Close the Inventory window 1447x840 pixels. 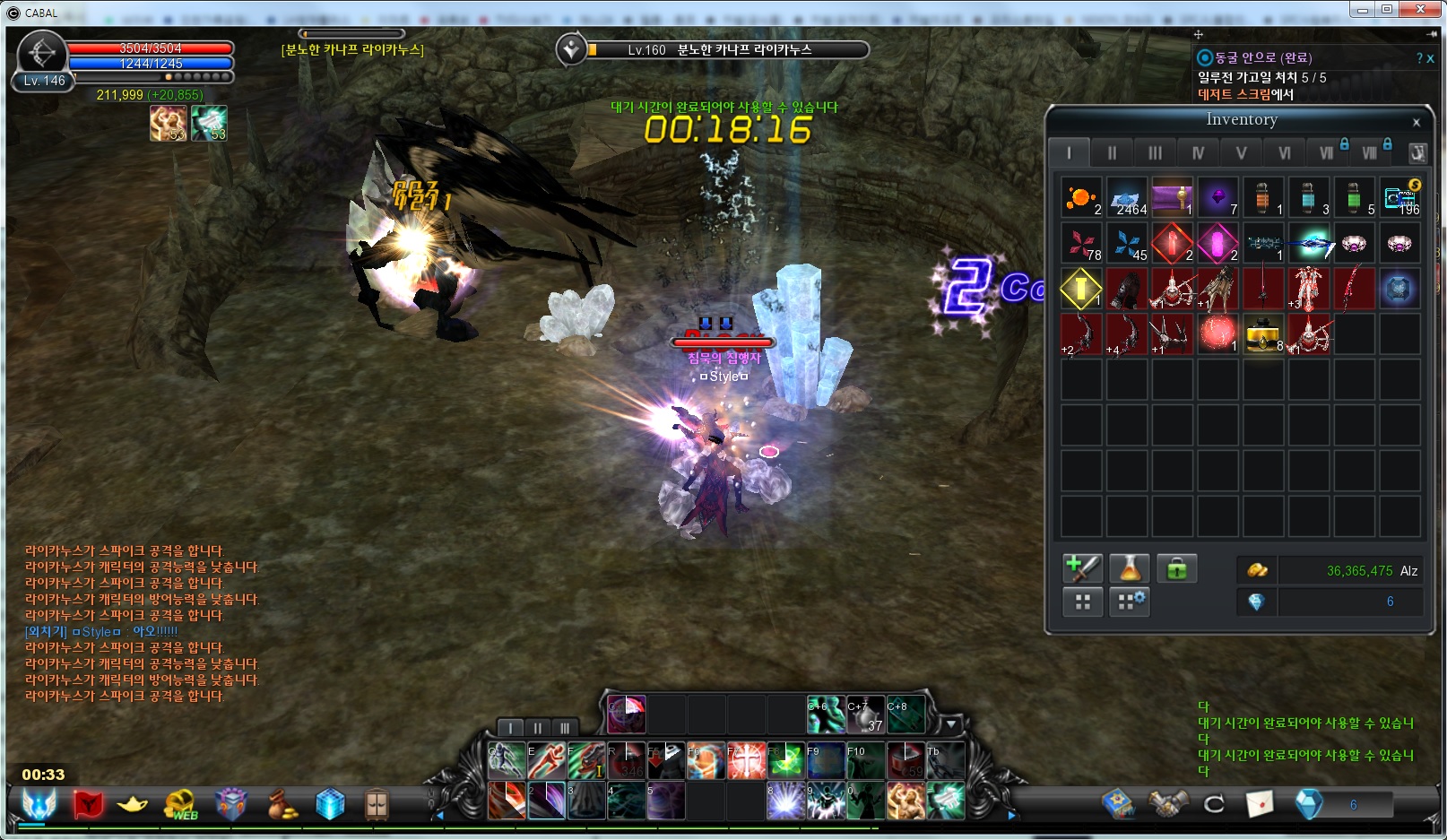click(1417, 123)
